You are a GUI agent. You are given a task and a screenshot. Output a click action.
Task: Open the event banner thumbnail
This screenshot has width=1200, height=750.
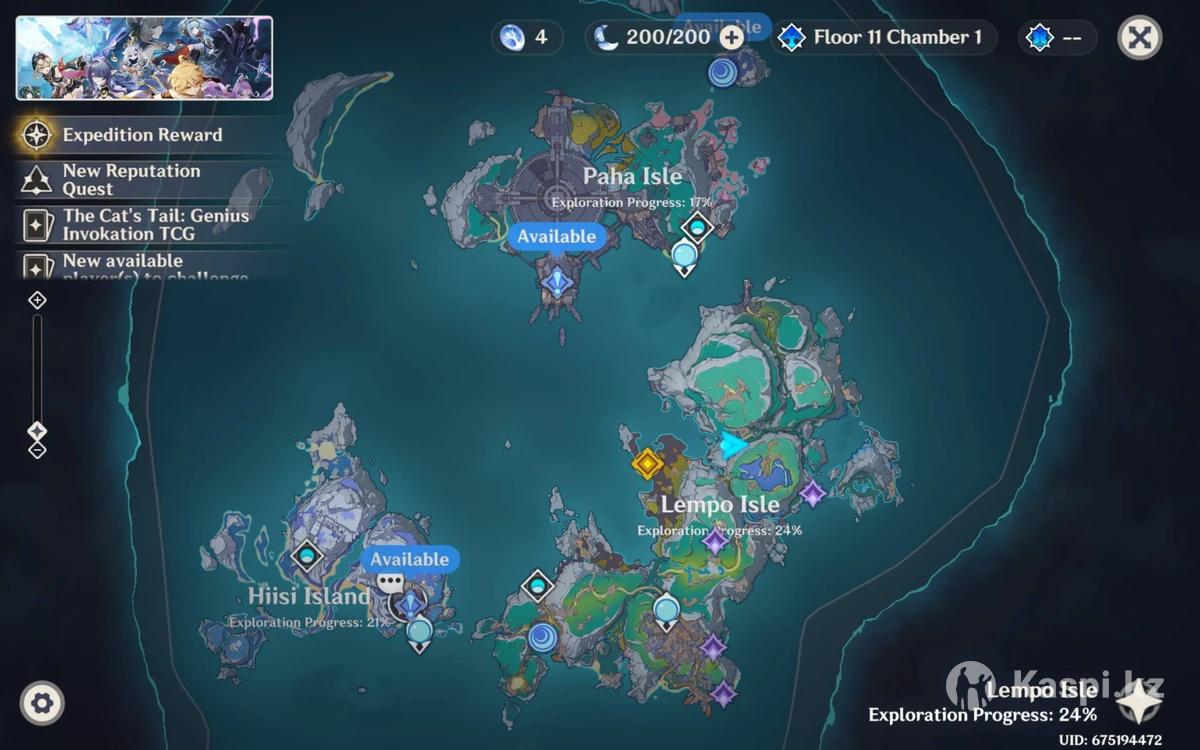[144, 58]
